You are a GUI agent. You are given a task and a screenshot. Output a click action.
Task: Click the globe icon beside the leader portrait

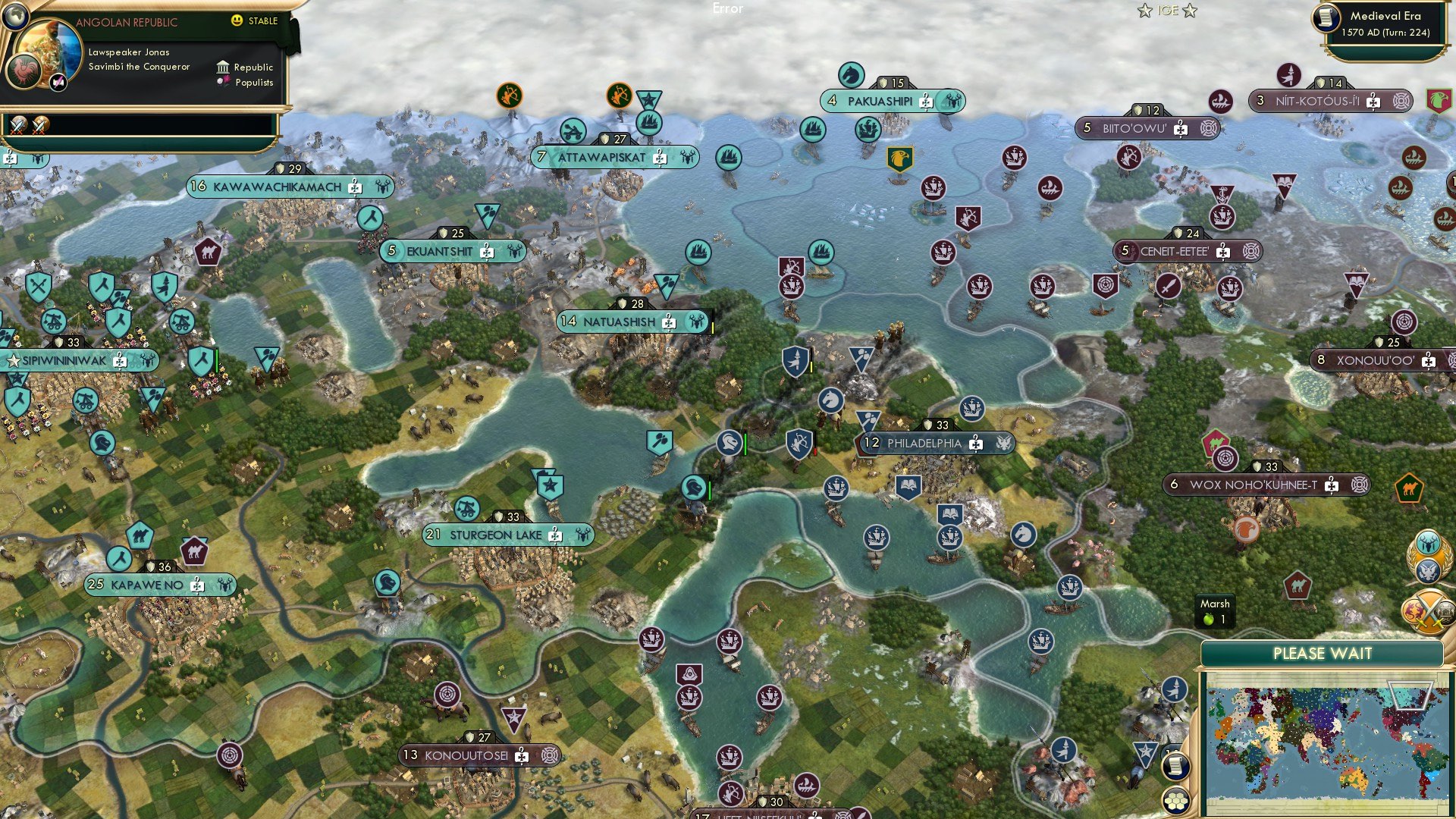click(x=15, y=14)
